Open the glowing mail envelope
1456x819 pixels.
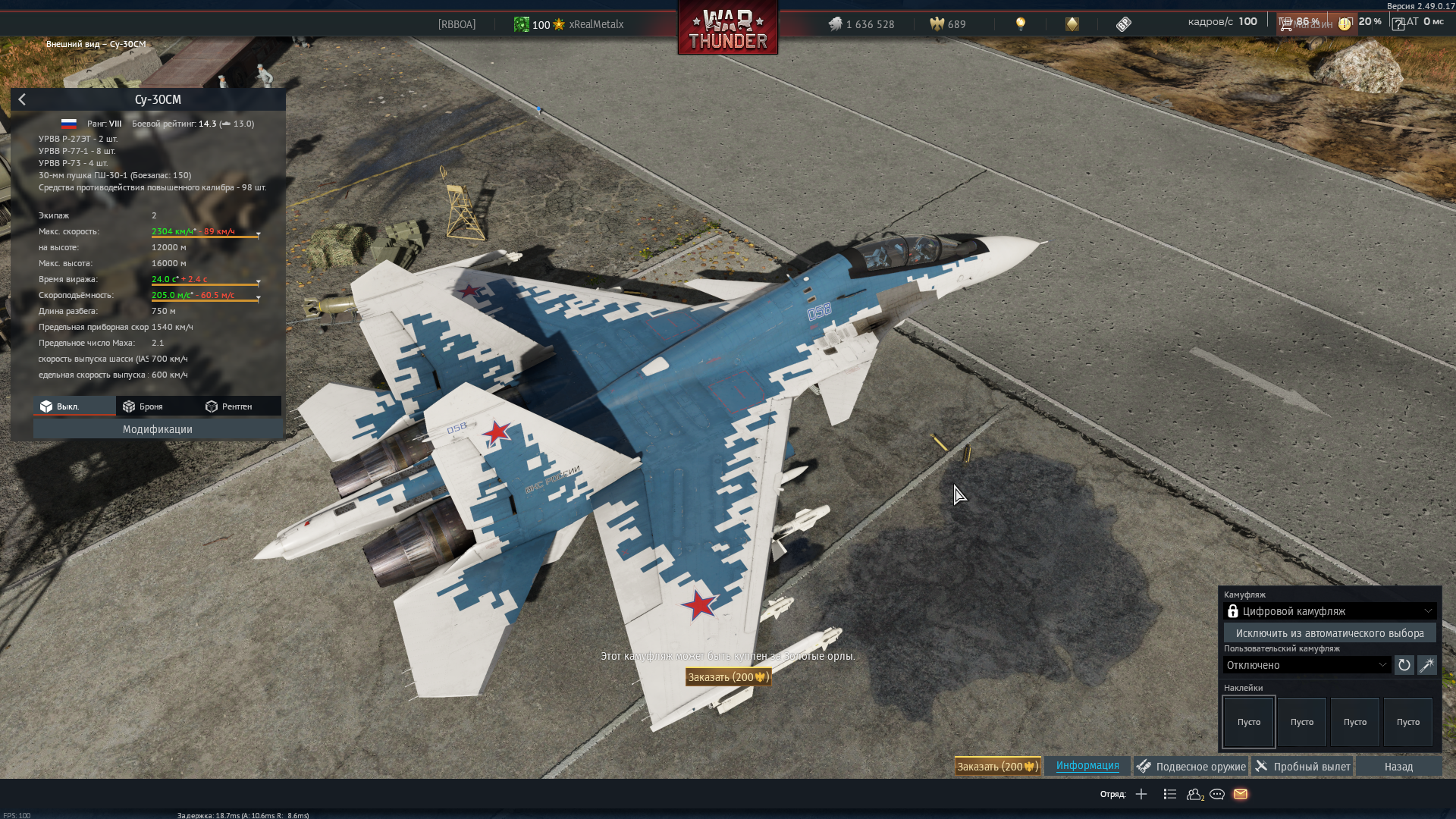[x=1241, y=794]
